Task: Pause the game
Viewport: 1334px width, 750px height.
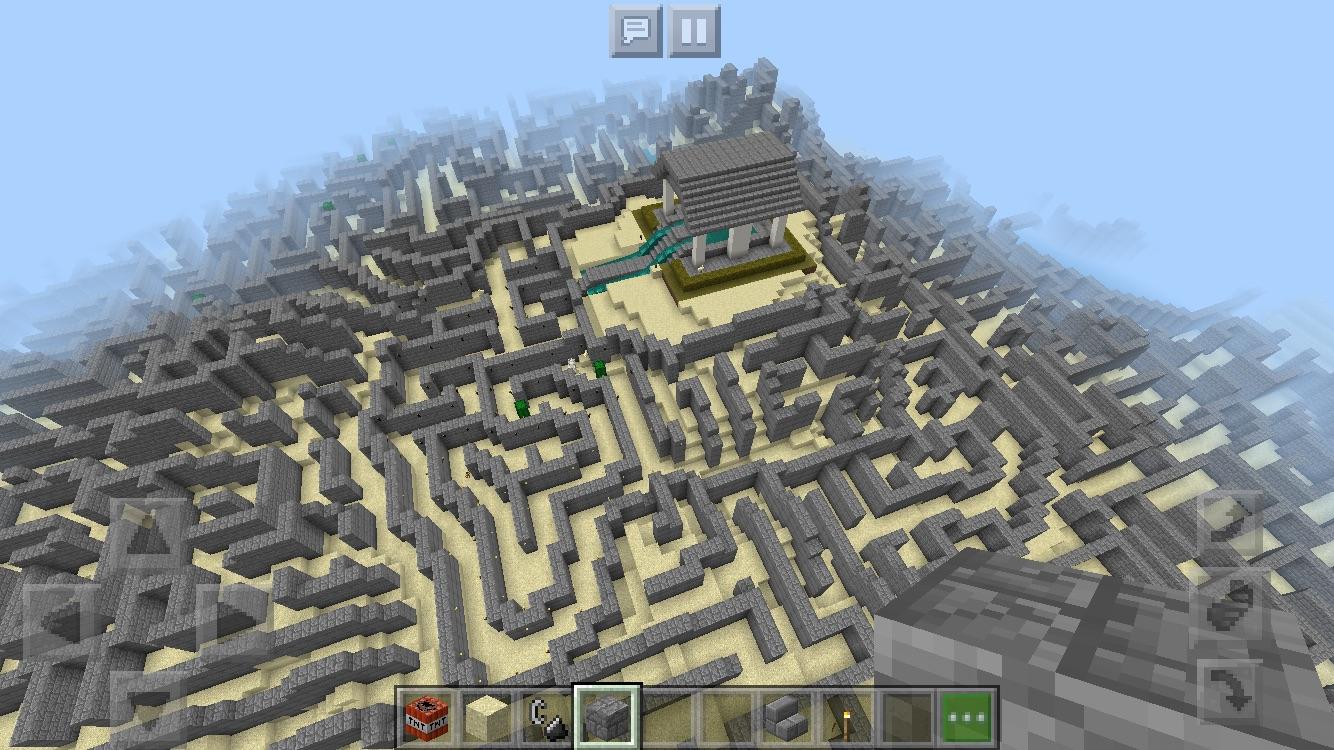Action: 694,30
